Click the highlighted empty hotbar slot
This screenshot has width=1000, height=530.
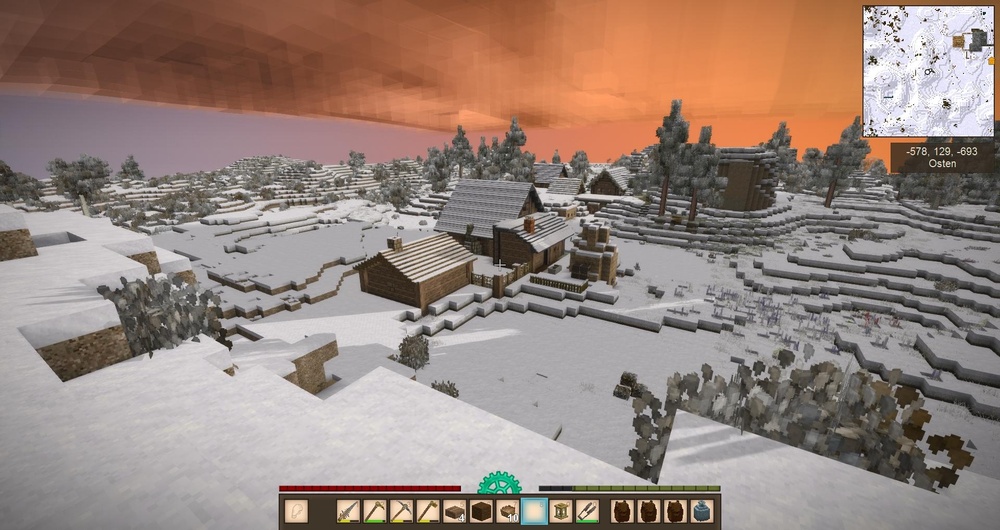tap(534, 511)
